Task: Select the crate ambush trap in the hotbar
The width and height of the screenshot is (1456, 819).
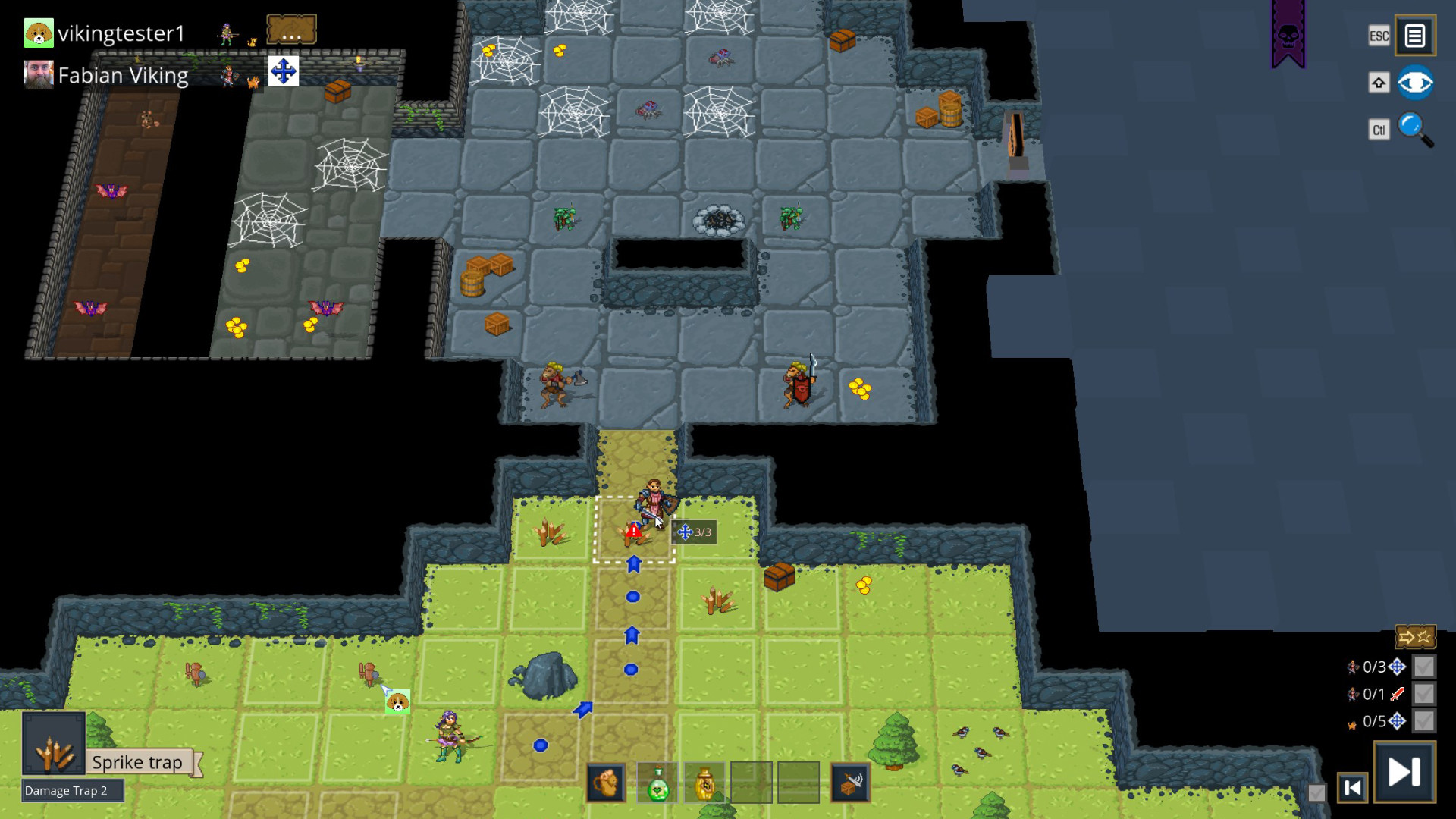Action: coord(850,782)
